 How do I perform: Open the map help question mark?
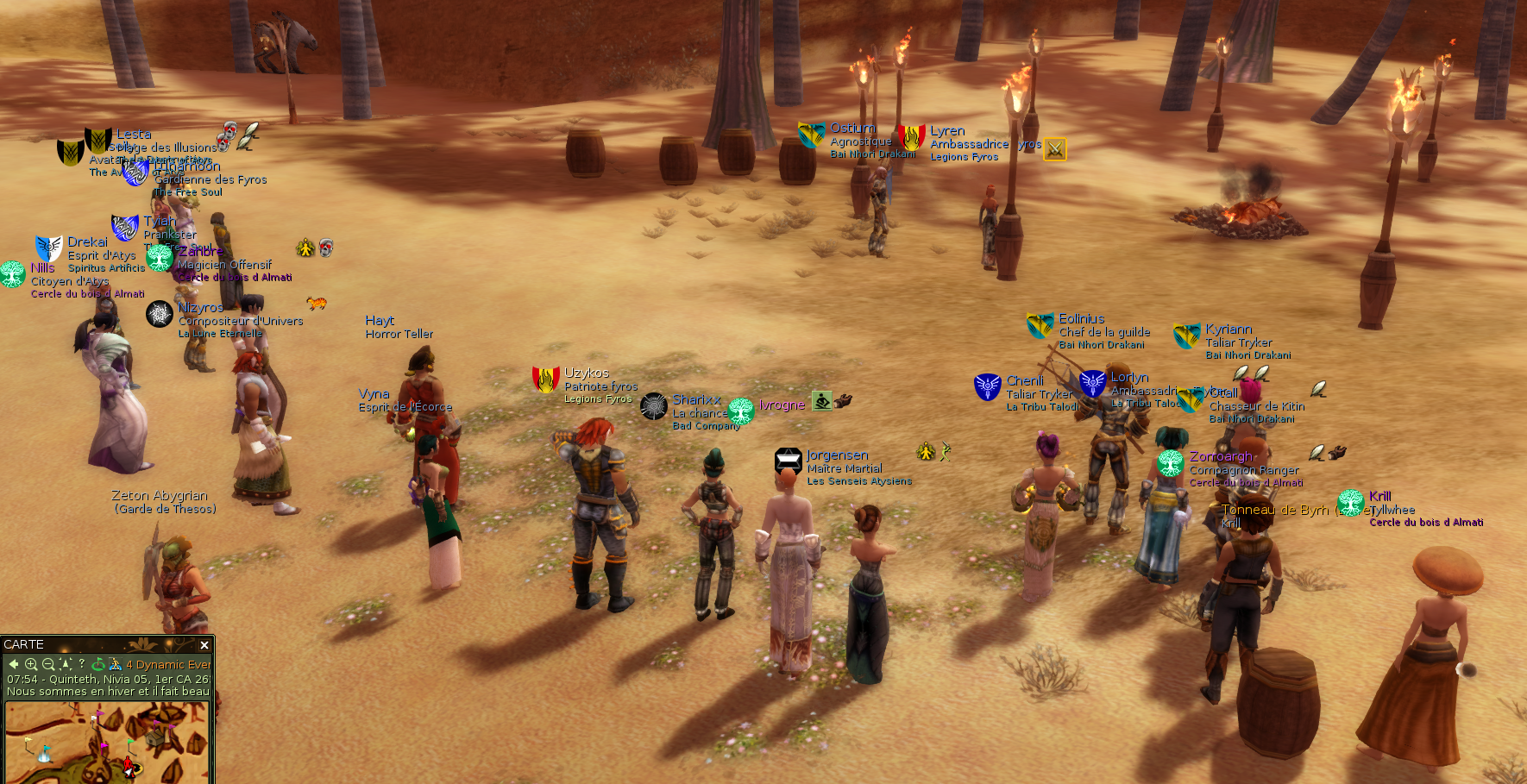click(82, 663)
